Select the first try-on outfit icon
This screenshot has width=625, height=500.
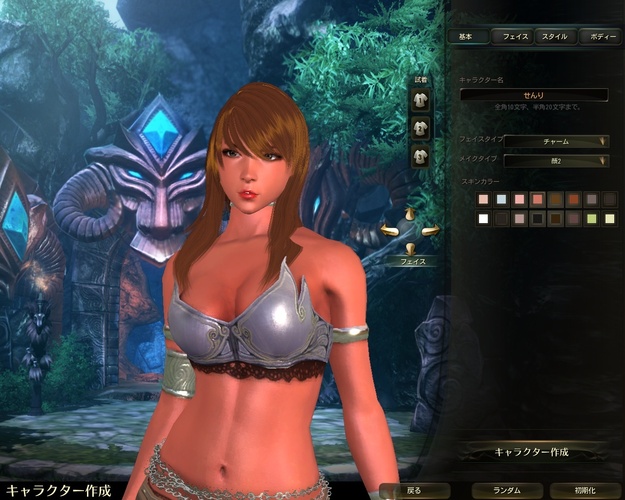(421, 101)
